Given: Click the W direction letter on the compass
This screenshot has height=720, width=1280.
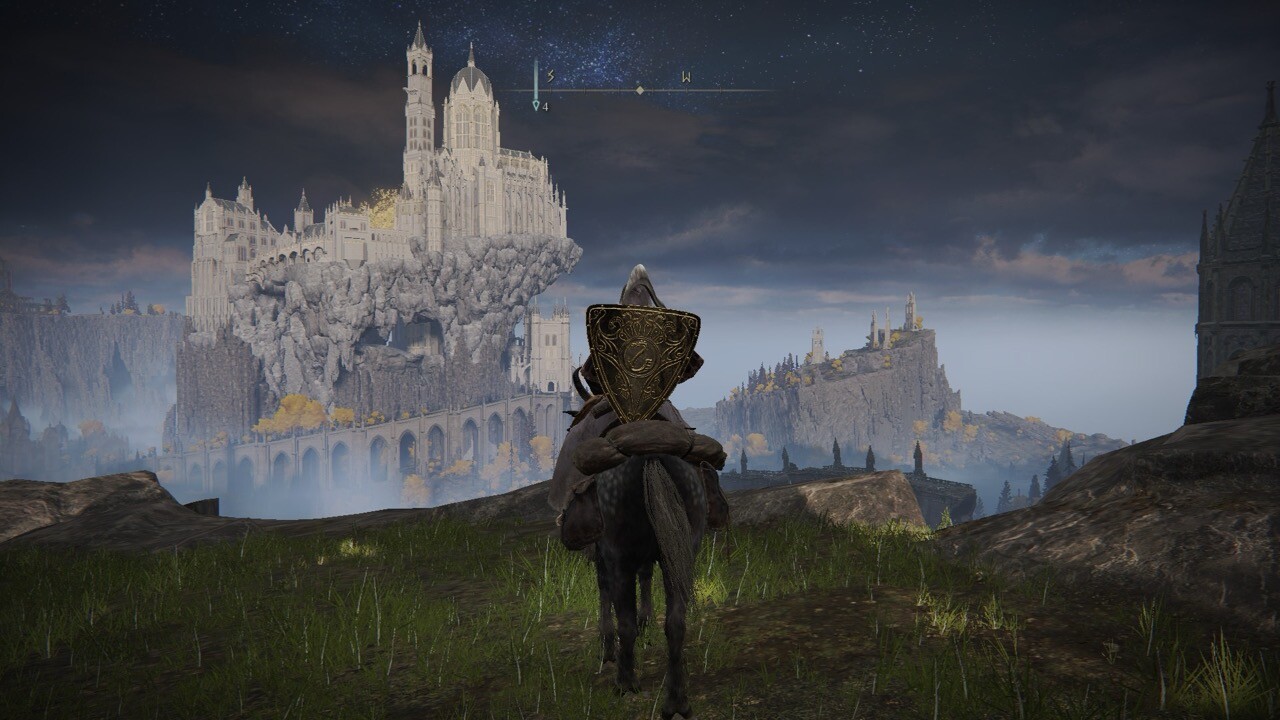Looking at the screenshot, I should click(x=686, y=76).
